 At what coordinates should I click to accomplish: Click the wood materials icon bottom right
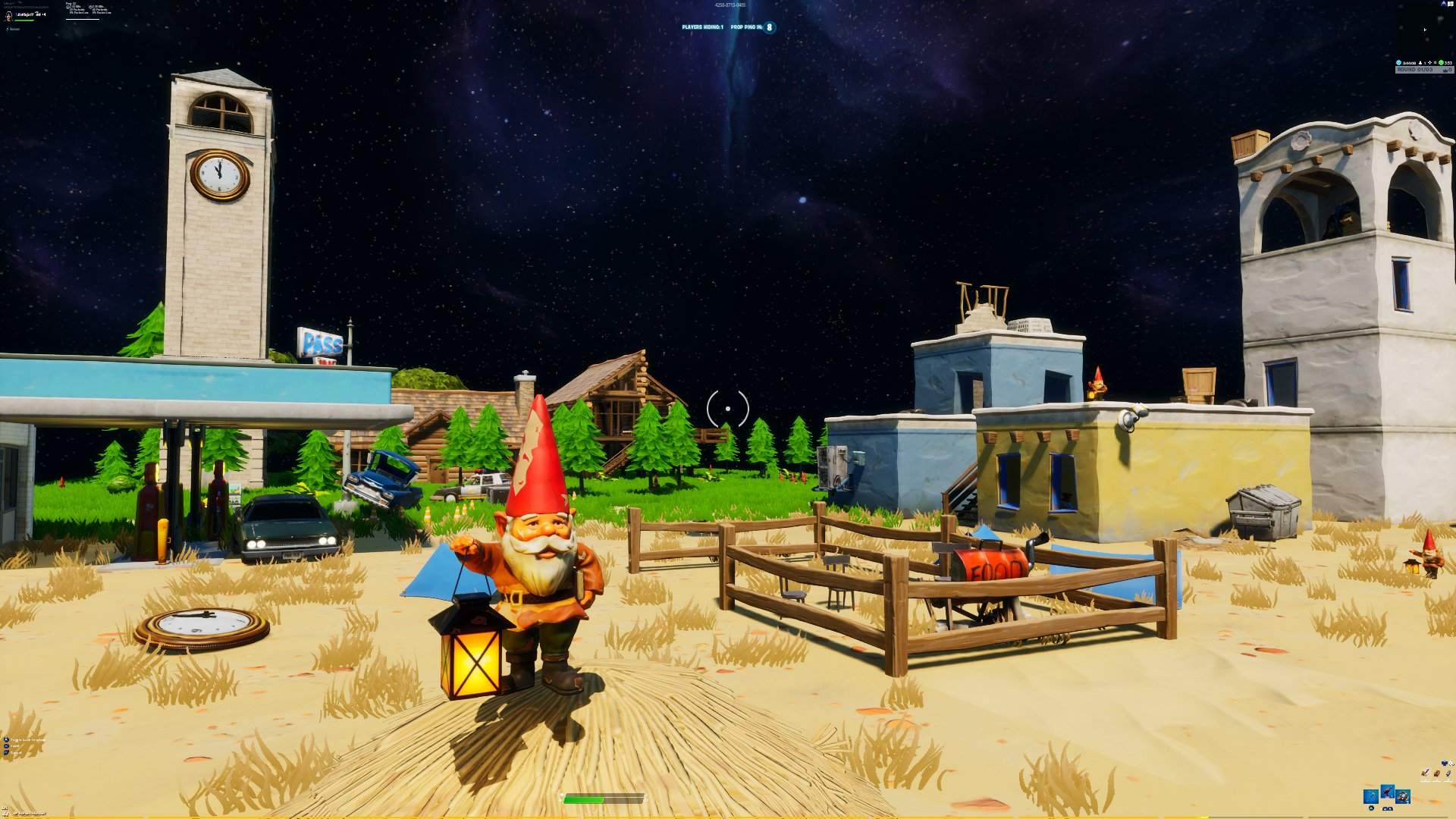(1426, 773)
